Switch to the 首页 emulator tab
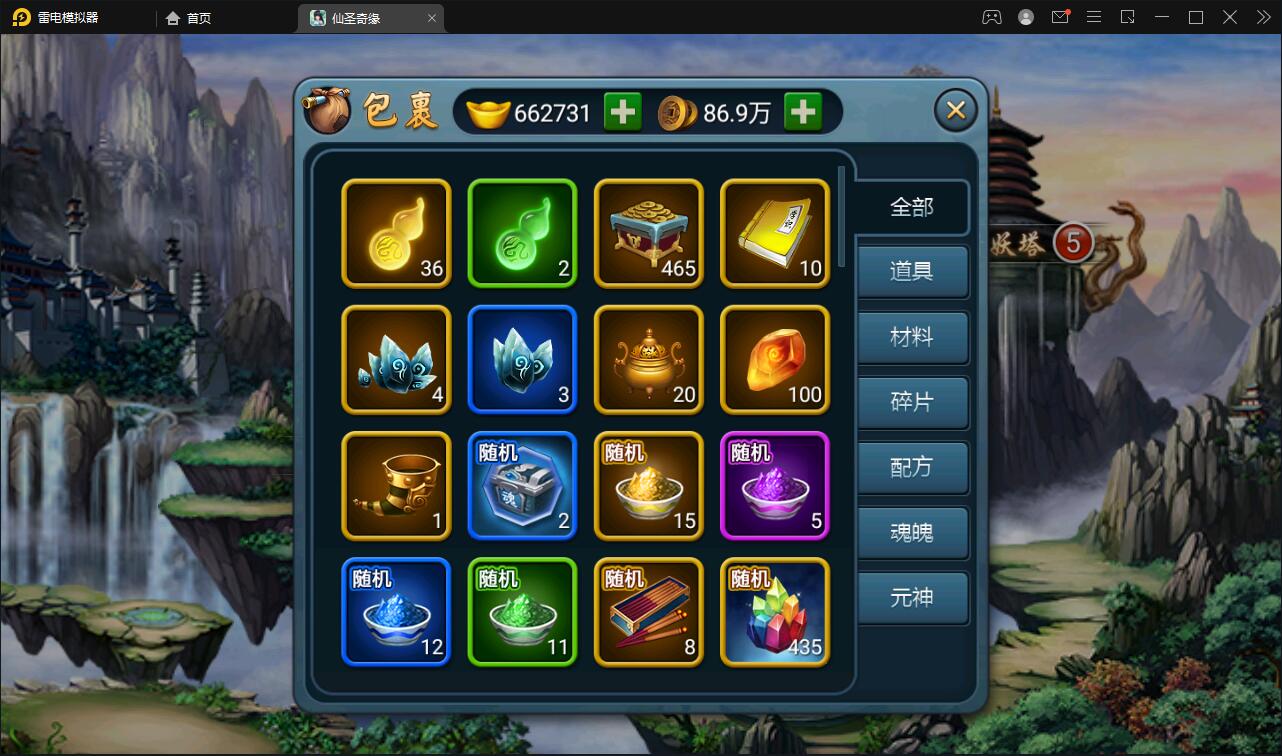 (x=189, y=18)
